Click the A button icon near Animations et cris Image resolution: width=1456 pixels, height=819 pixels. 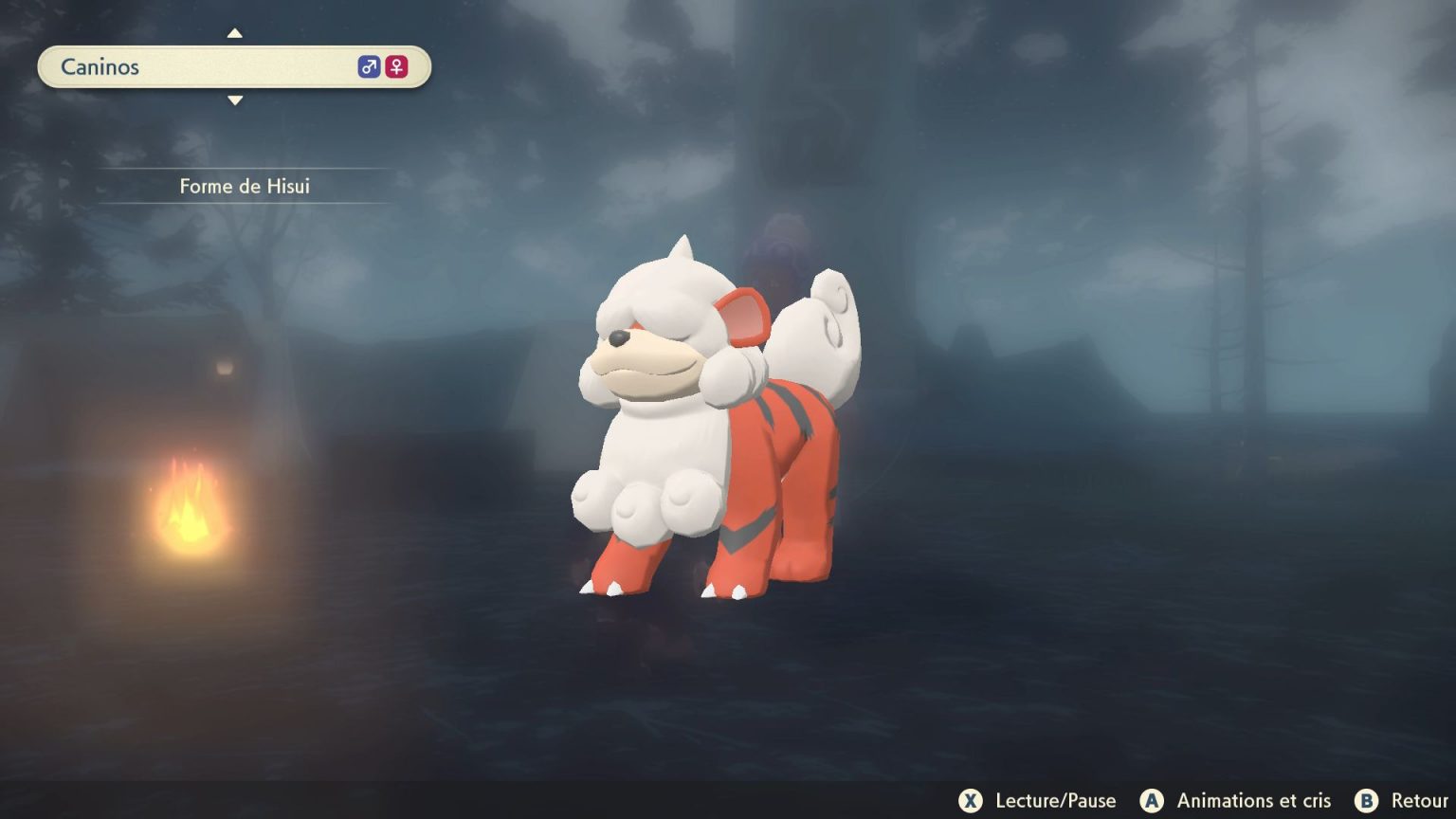tap(1152, 801)
